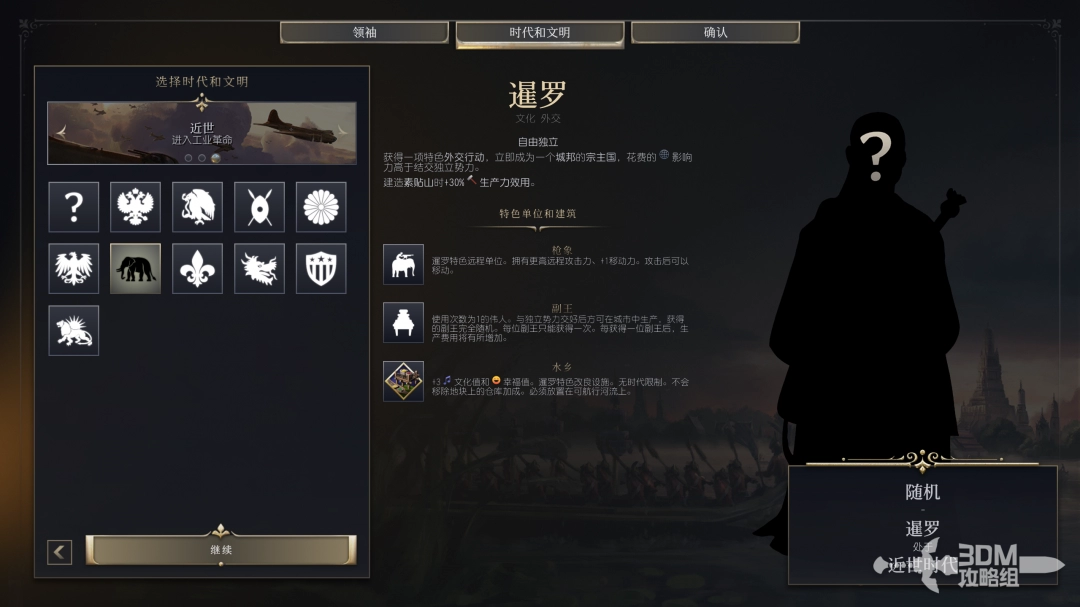Pick the stars and stripes shield civilization
1080x607 pixels.
(x=321, y=269)
